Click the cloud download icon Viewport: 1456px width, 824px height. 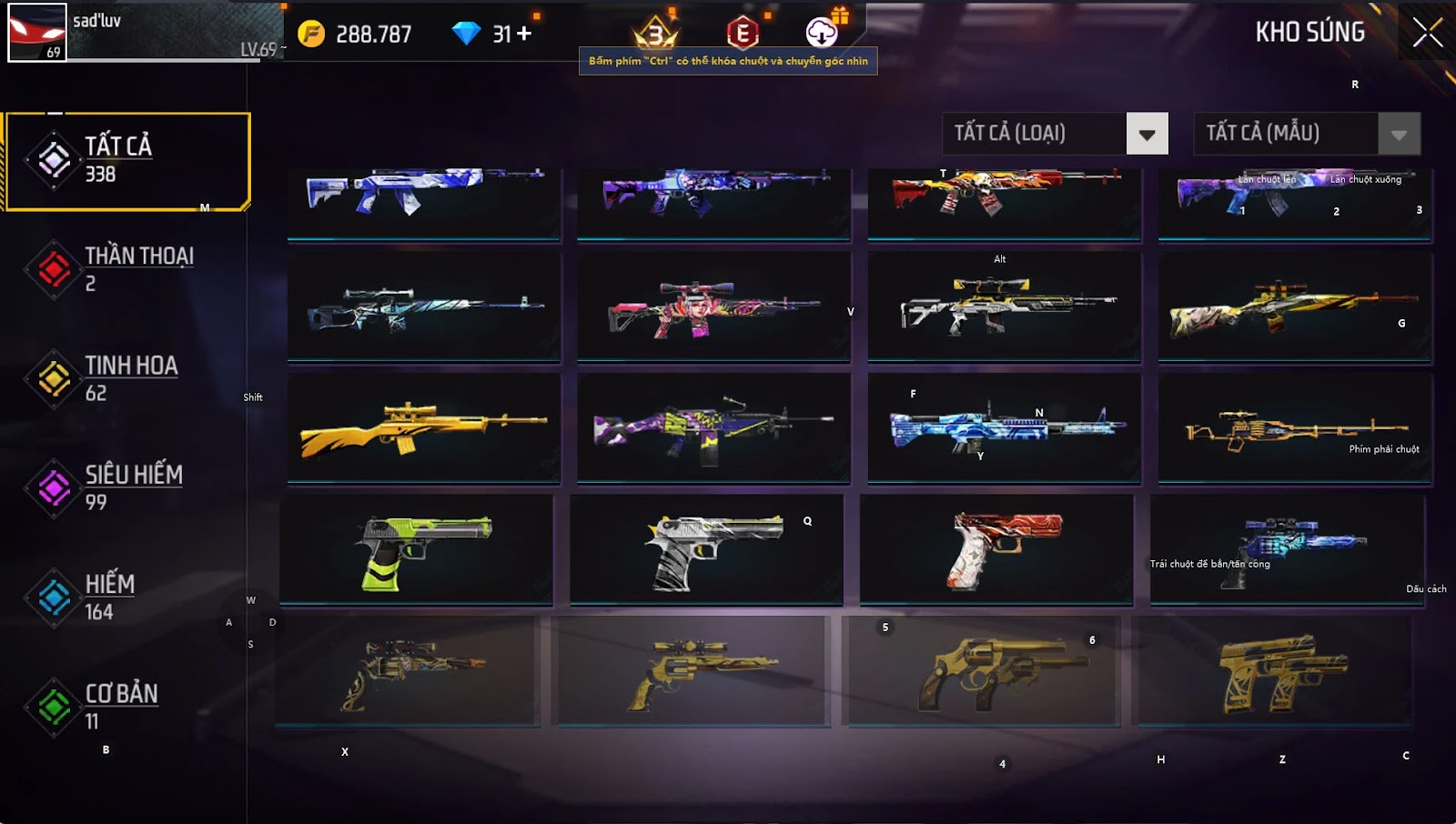click(x=822, y=33)
